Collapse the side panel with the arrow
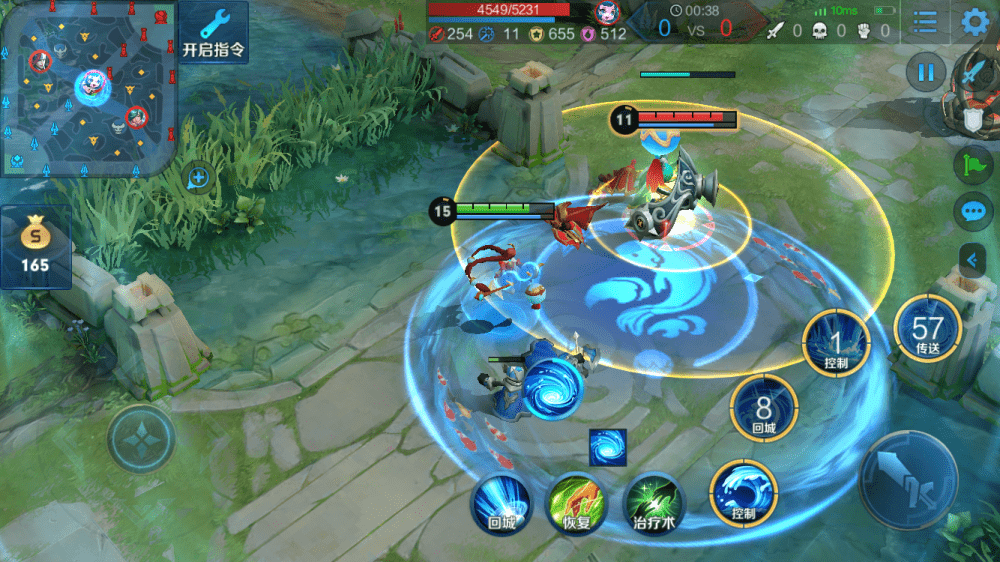Image resolution: width=1000 pixels, height=562 pixels. coord(972,260)
